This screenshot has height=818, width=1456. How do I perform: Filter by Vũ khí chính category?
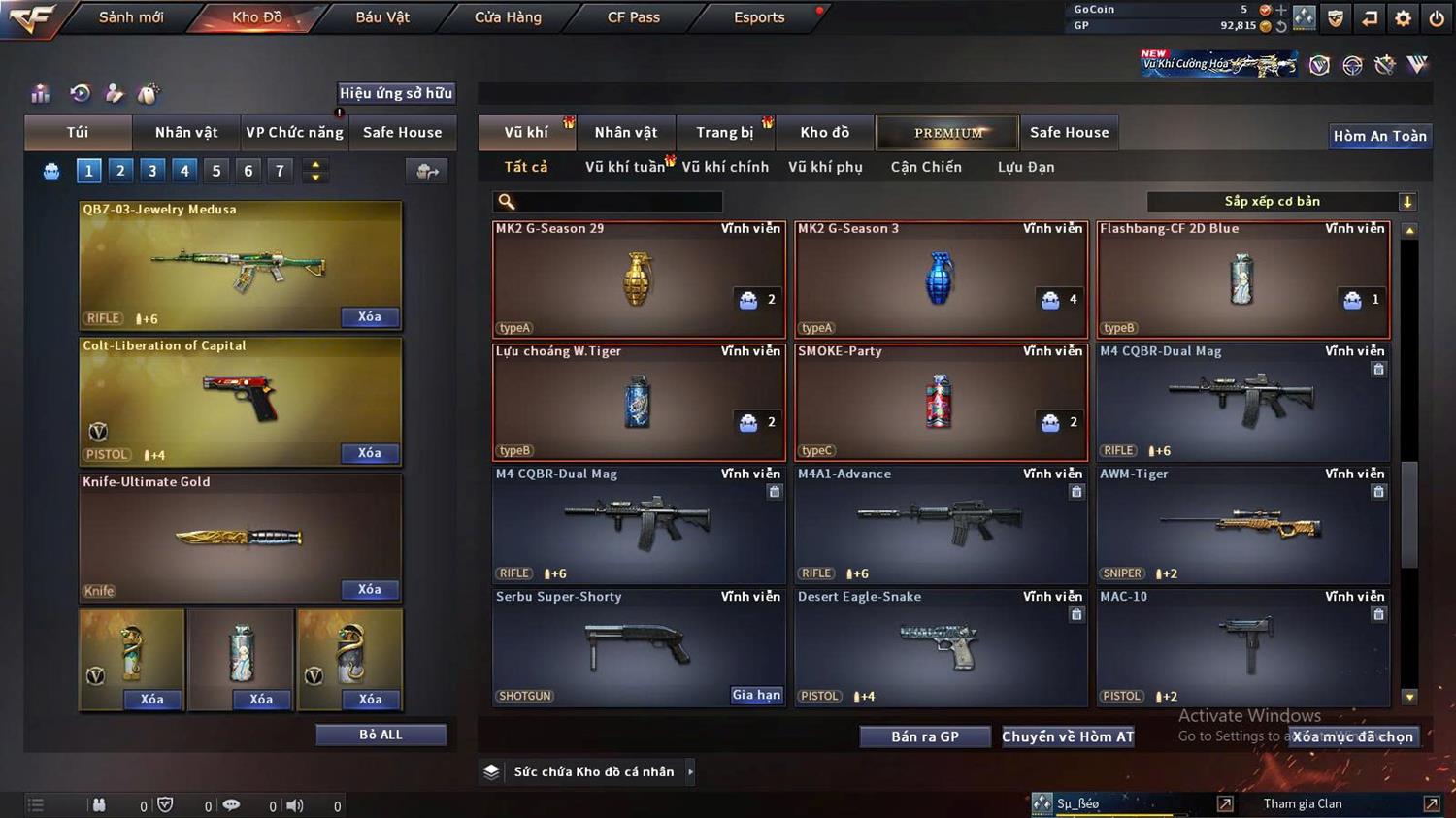(x=725, y=167)
